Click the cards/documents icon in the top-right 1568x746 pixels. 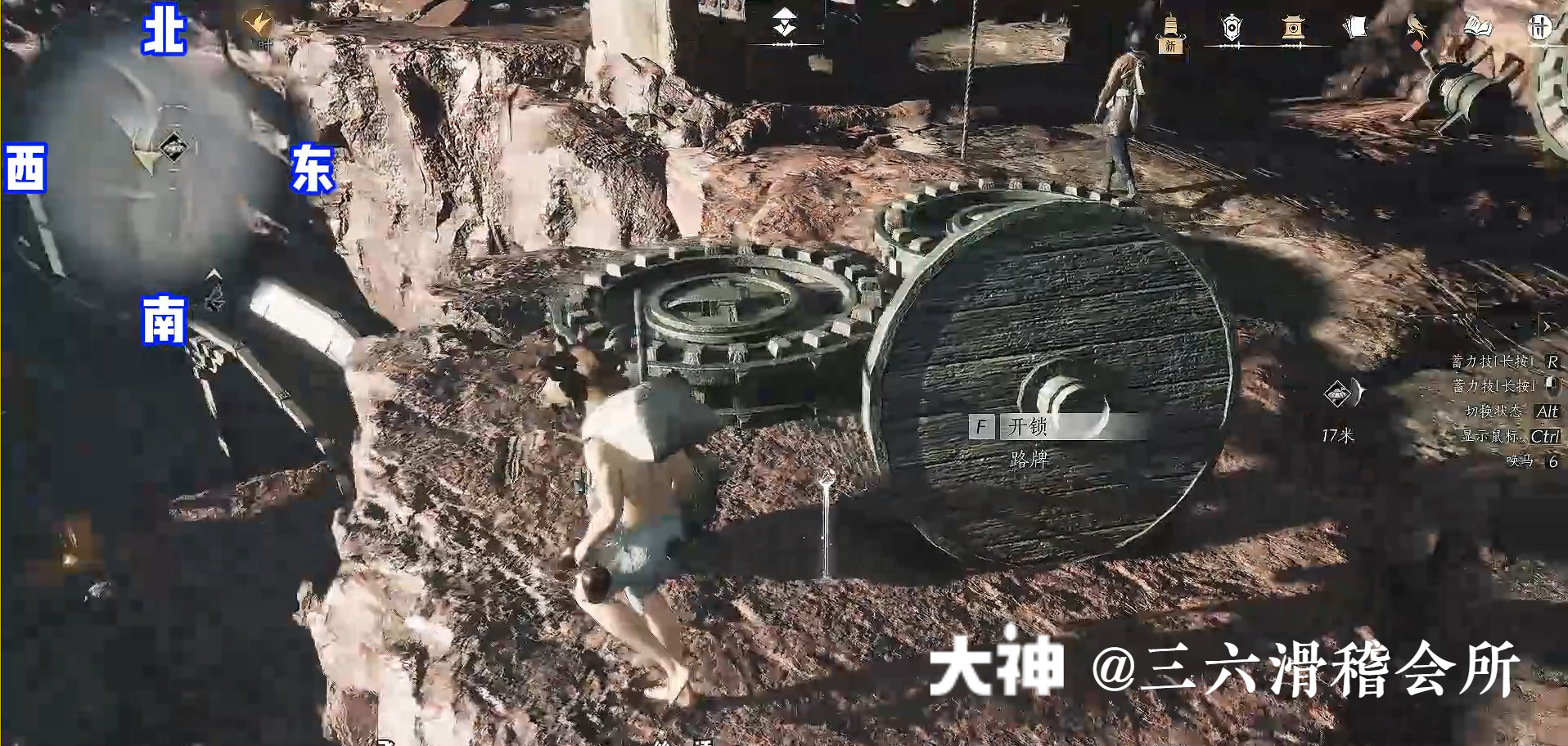[x=1354, y=25]
